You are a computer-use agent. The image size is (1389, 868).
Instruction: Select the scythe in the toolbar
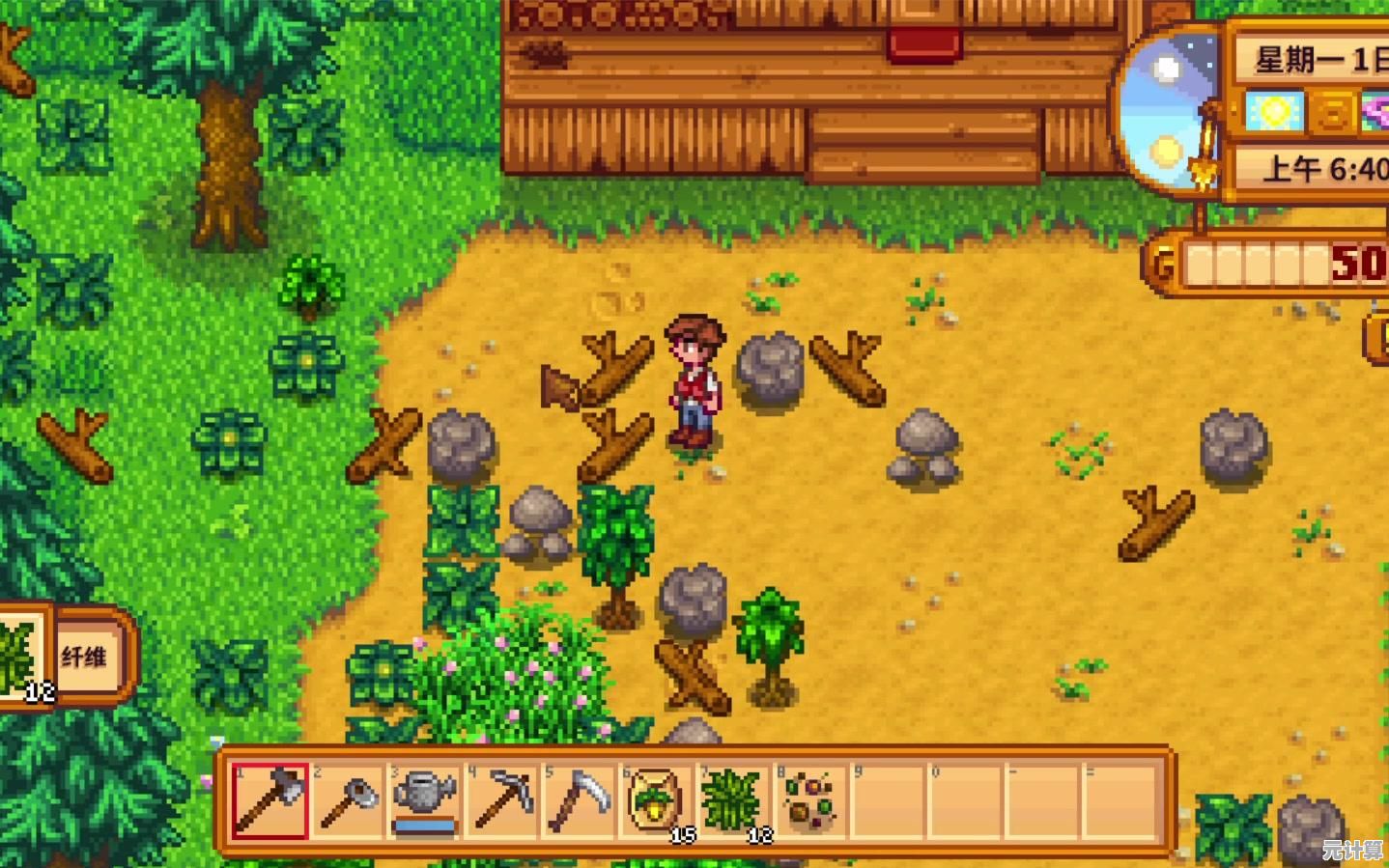(x=580, y=800)
